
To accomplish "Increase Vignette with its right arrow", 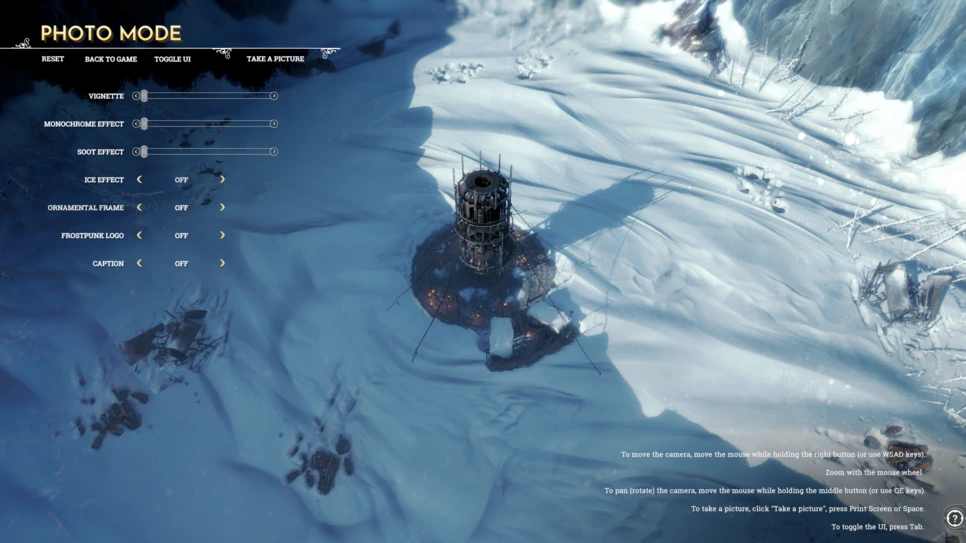I will (x=273, y=96).
